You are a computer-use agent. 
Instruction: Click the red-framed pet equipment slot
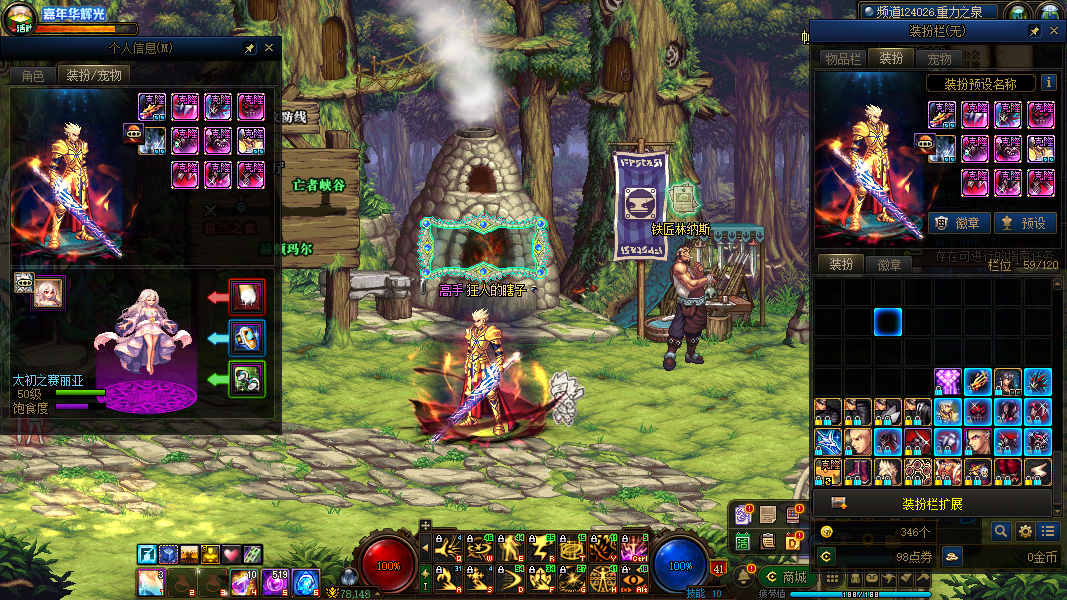[x=247, y=297]
